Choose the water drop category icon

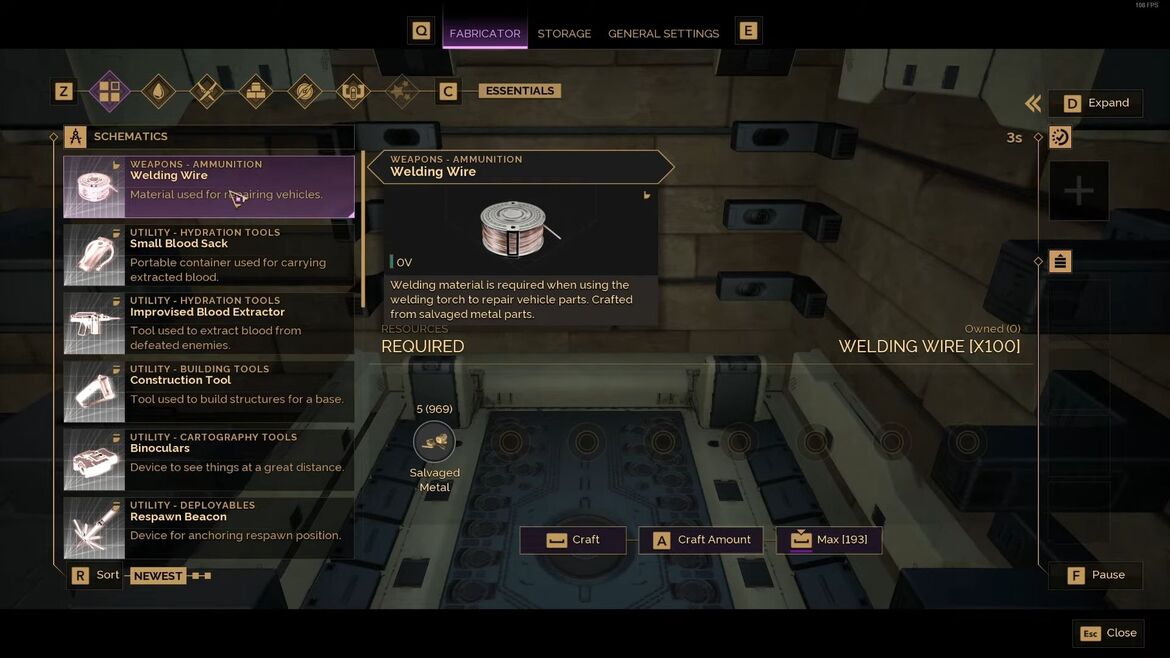coord(158,92)
